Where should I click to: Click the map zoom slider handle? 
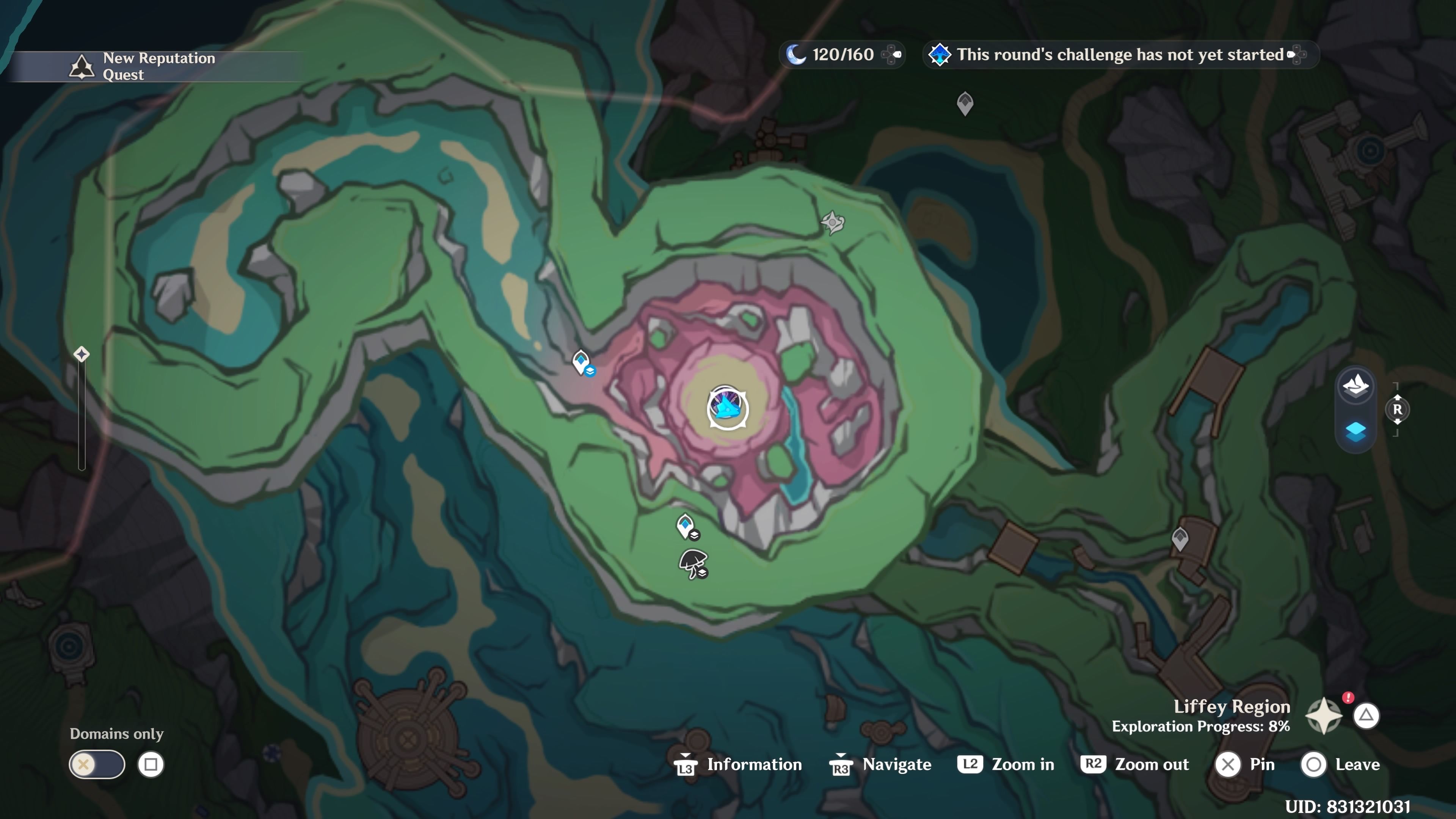[82, 355]
